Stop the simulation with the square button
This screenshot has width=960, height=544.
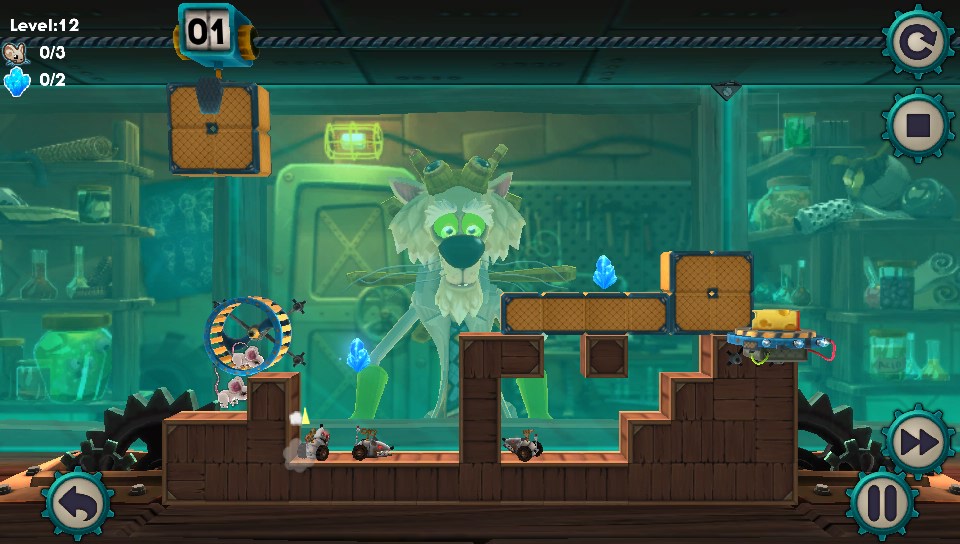[916, 125]
